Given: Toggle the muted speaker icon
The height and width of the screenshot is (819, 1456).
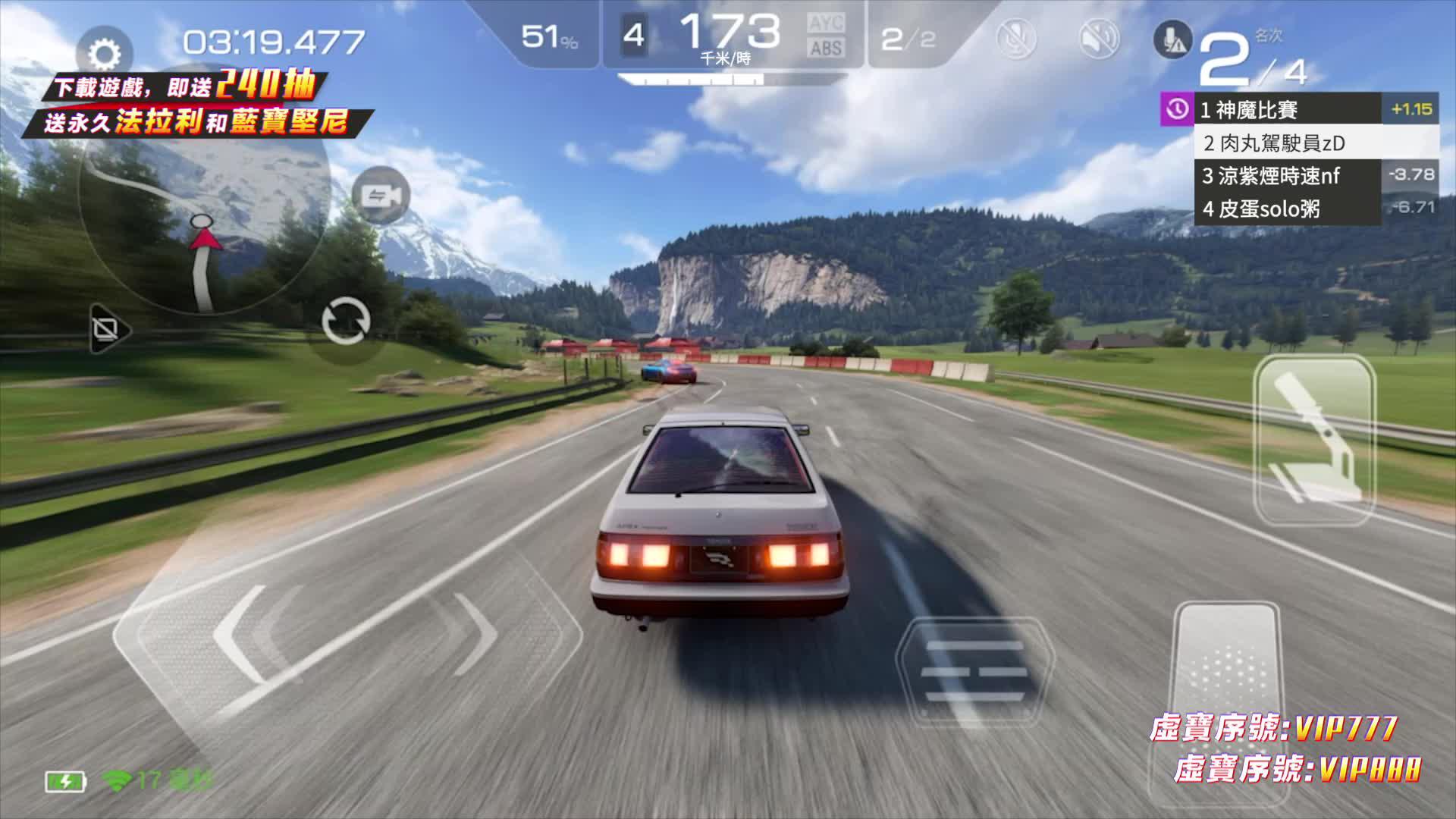Looking at the screenshot, I should [1099, 38].
